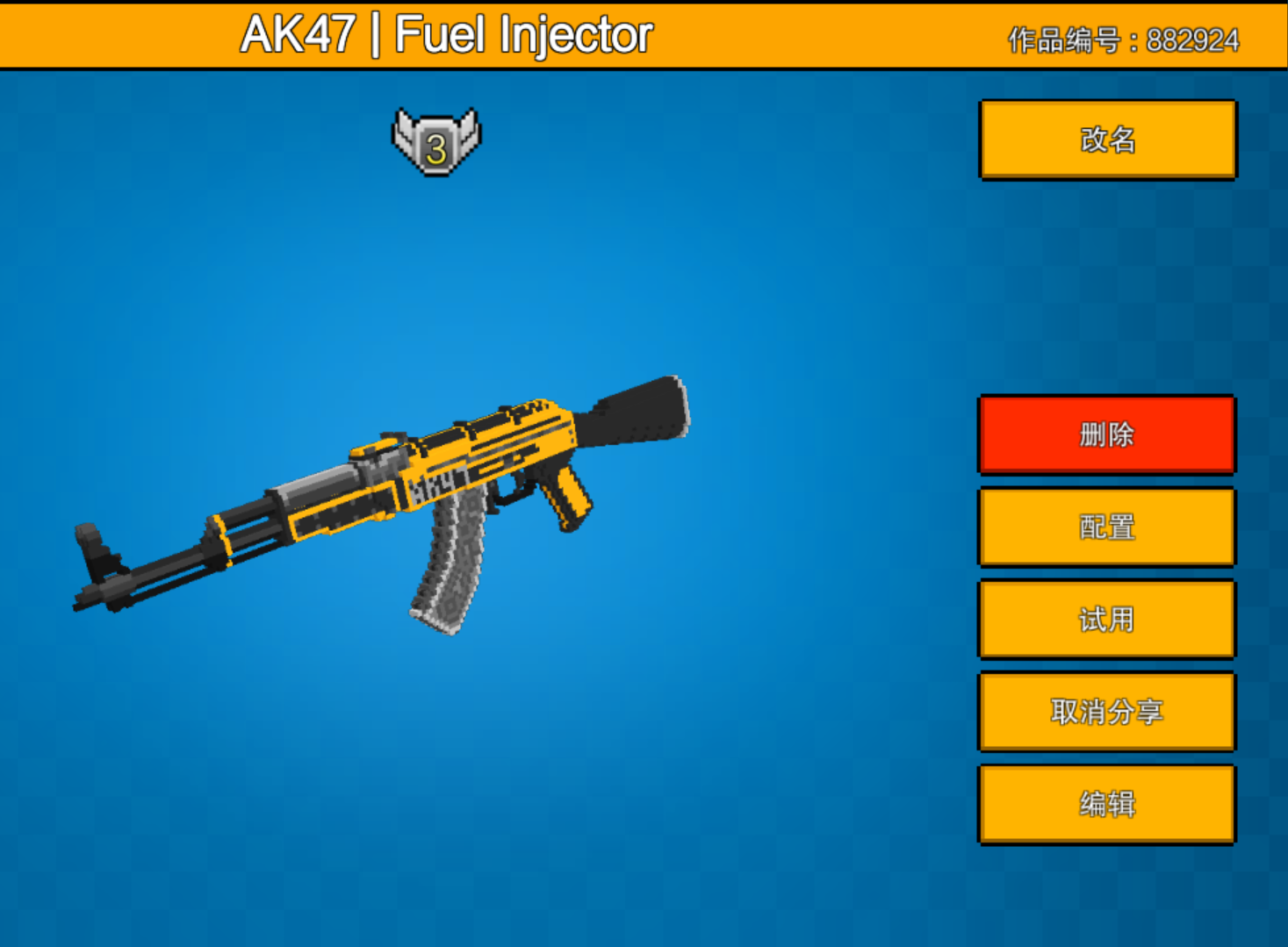Viewport: 1288px width, 947px height.
Task: Click the number 3 on the badge
Action: pyautogui.click(x=435, y=146)
